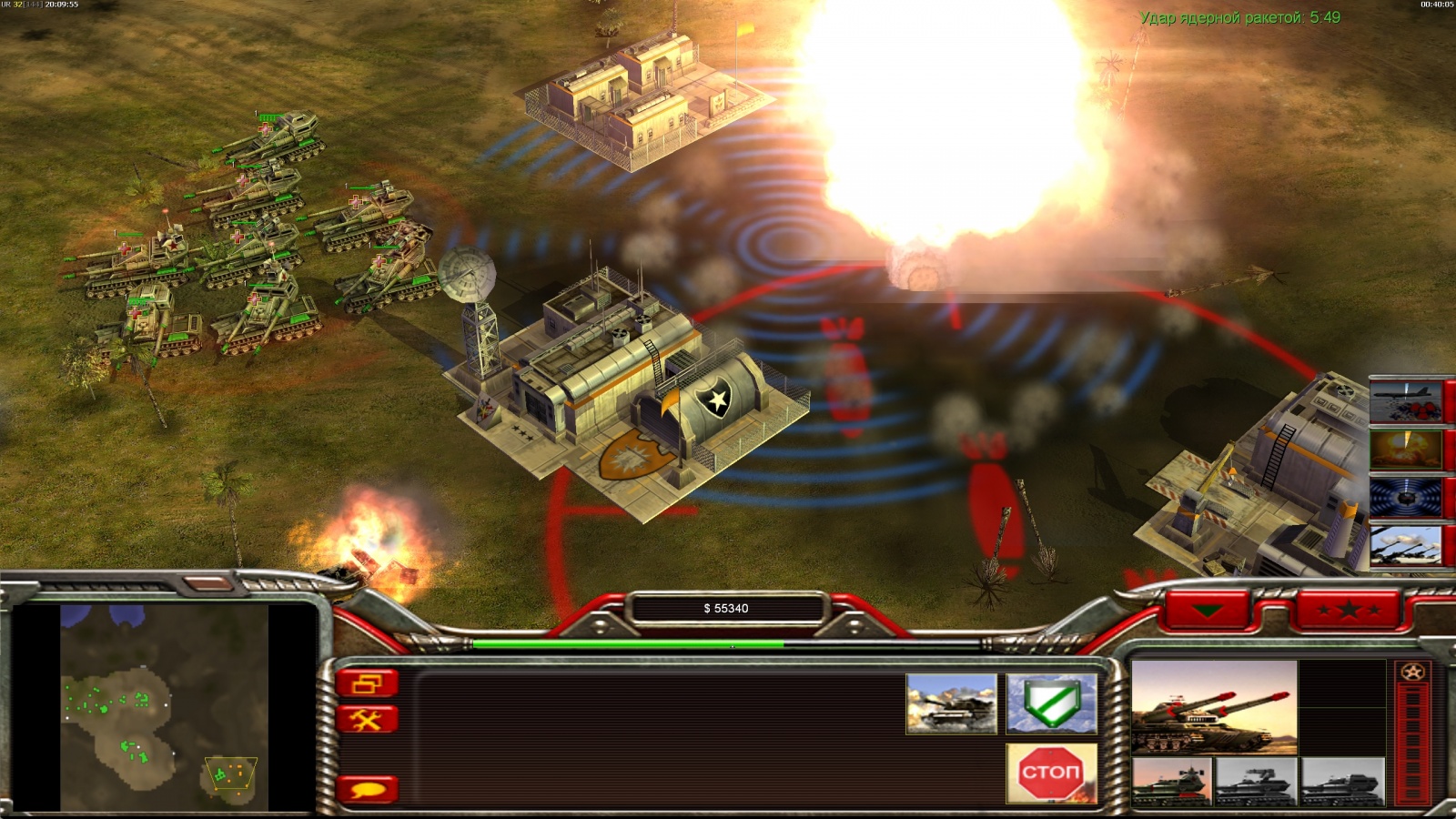The width and height of the screenshot is (1456, 819).
Task: Open the chat speech bubble button
Action: [368, 789]
